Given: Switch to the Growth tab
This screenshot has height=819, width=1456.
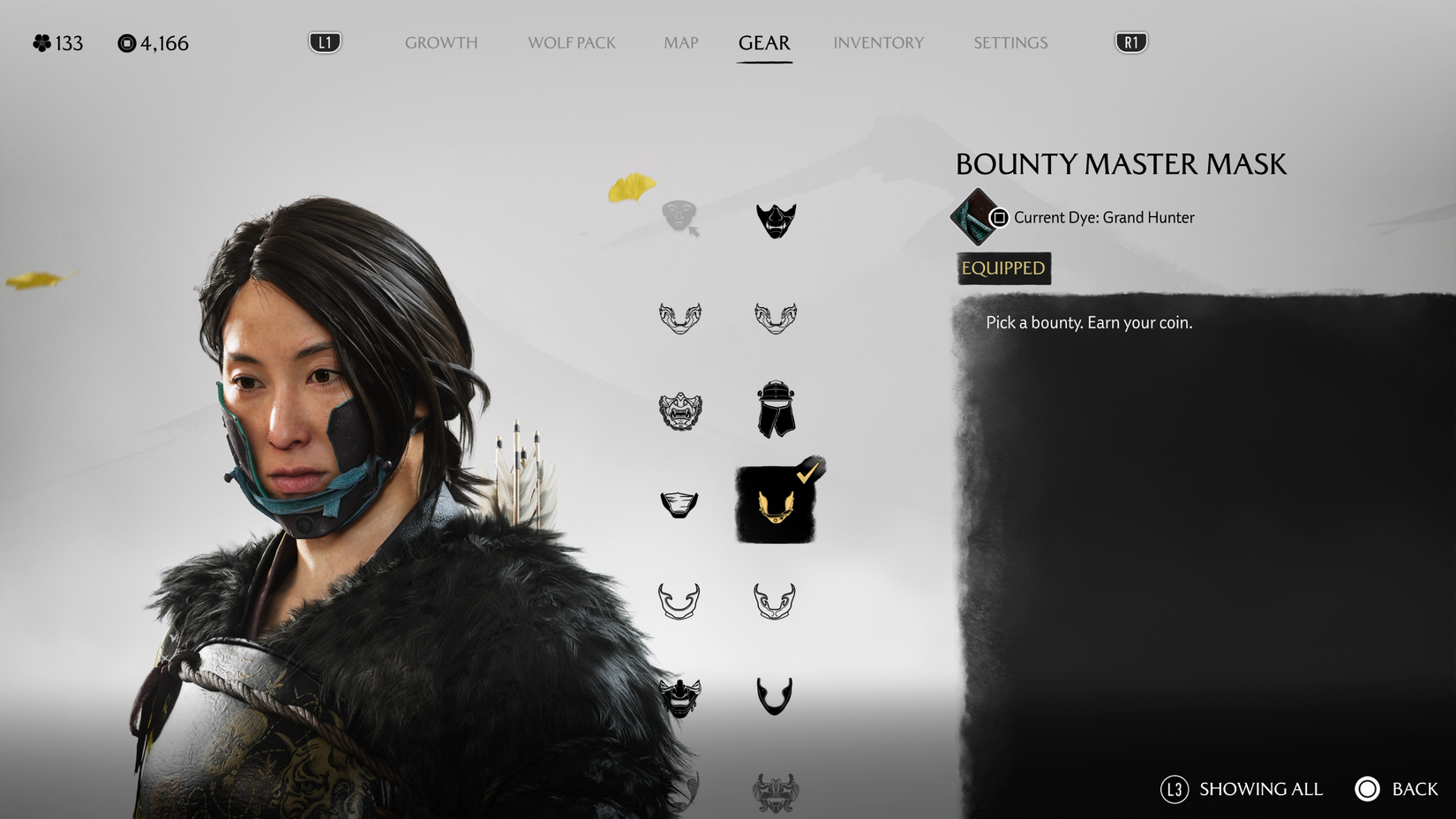Looking at the screenshot, I should pyautogui.click(x=441, y=42).
